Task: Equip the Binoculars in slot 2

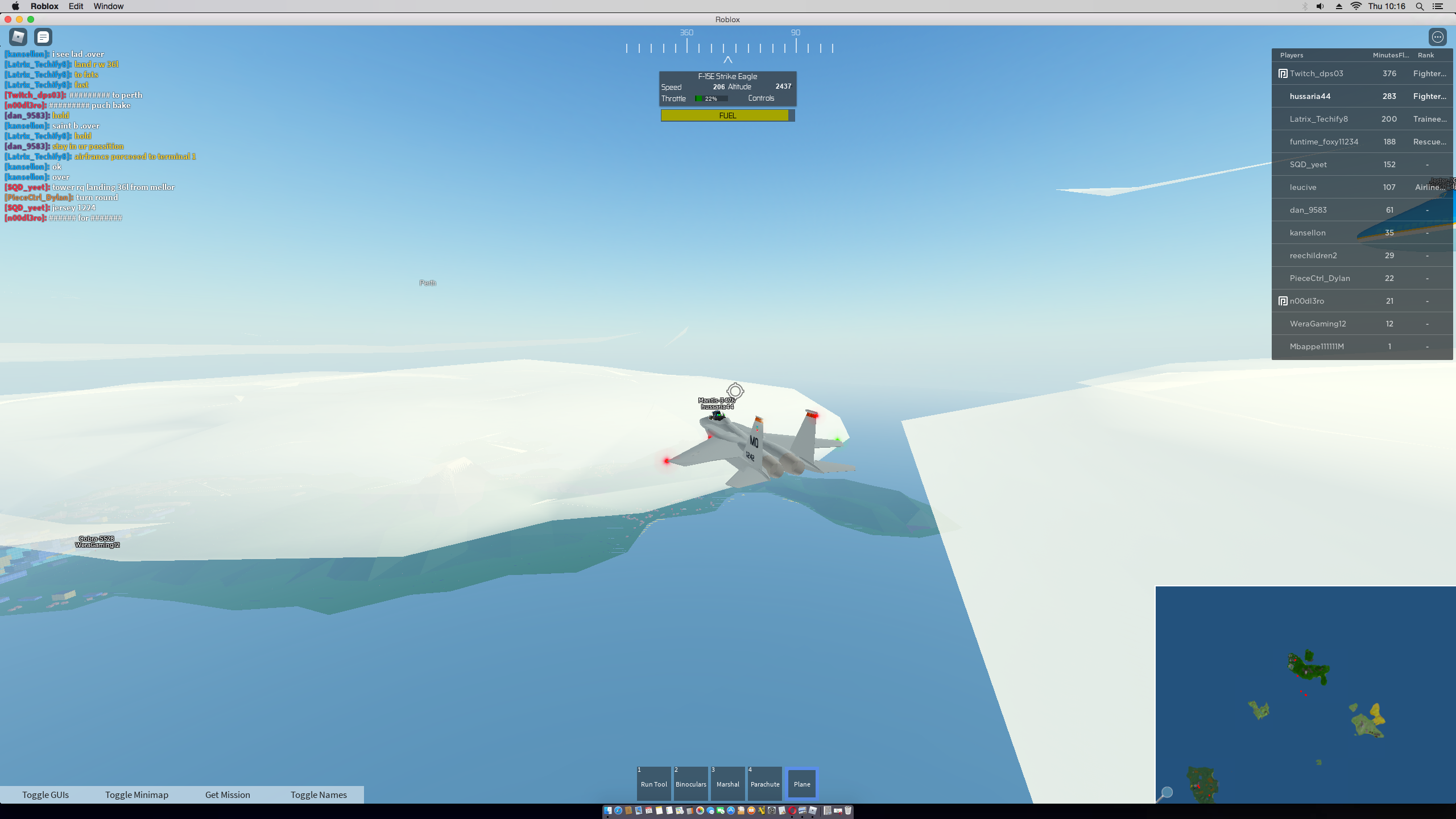Action: point(690,783)
